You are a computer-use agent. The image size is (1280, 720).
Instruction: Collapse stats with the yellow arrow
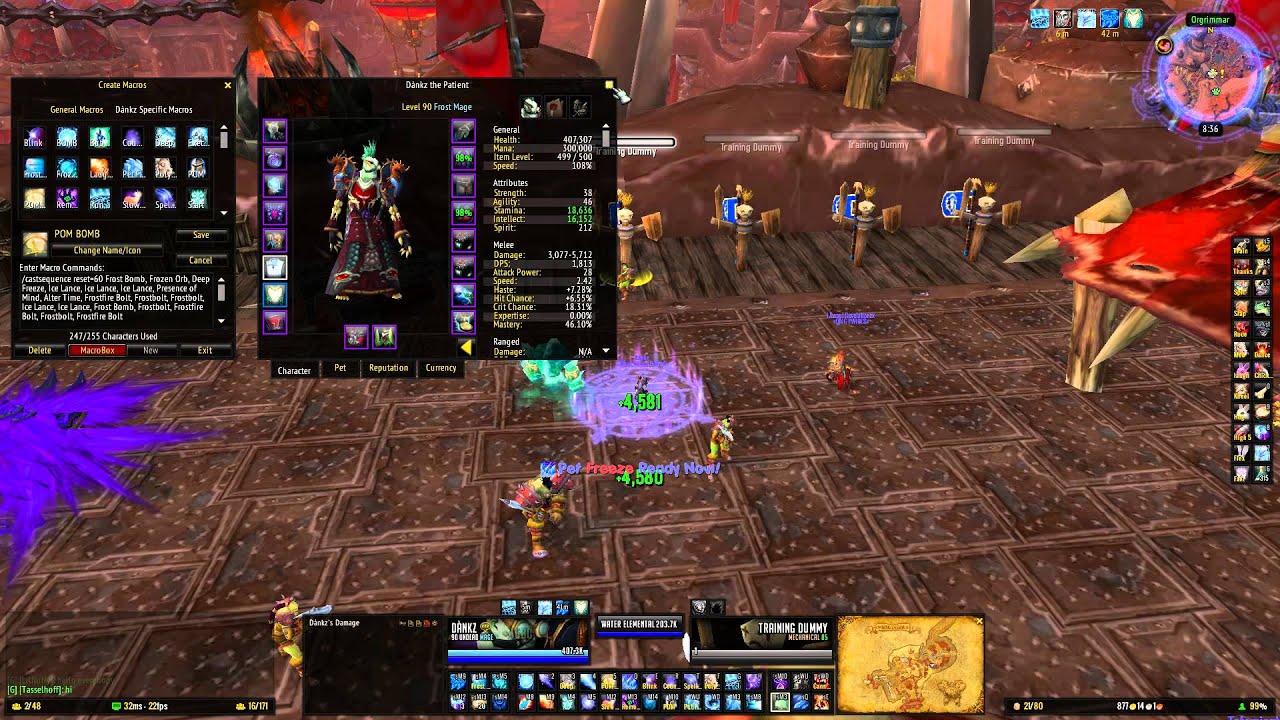point(466,347)
